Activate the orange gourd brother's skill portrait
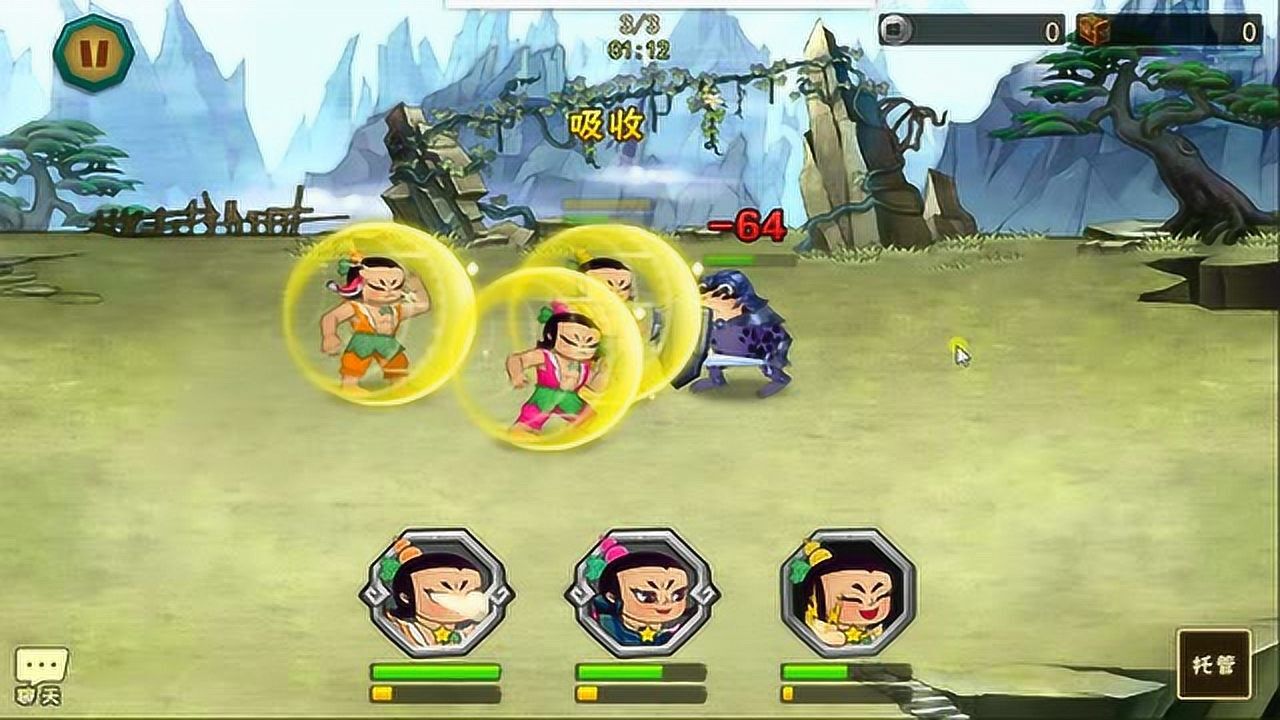Image resolution: width=1280 pixels, height=720 pixels. pyautogui.click(x=436, y=592)
